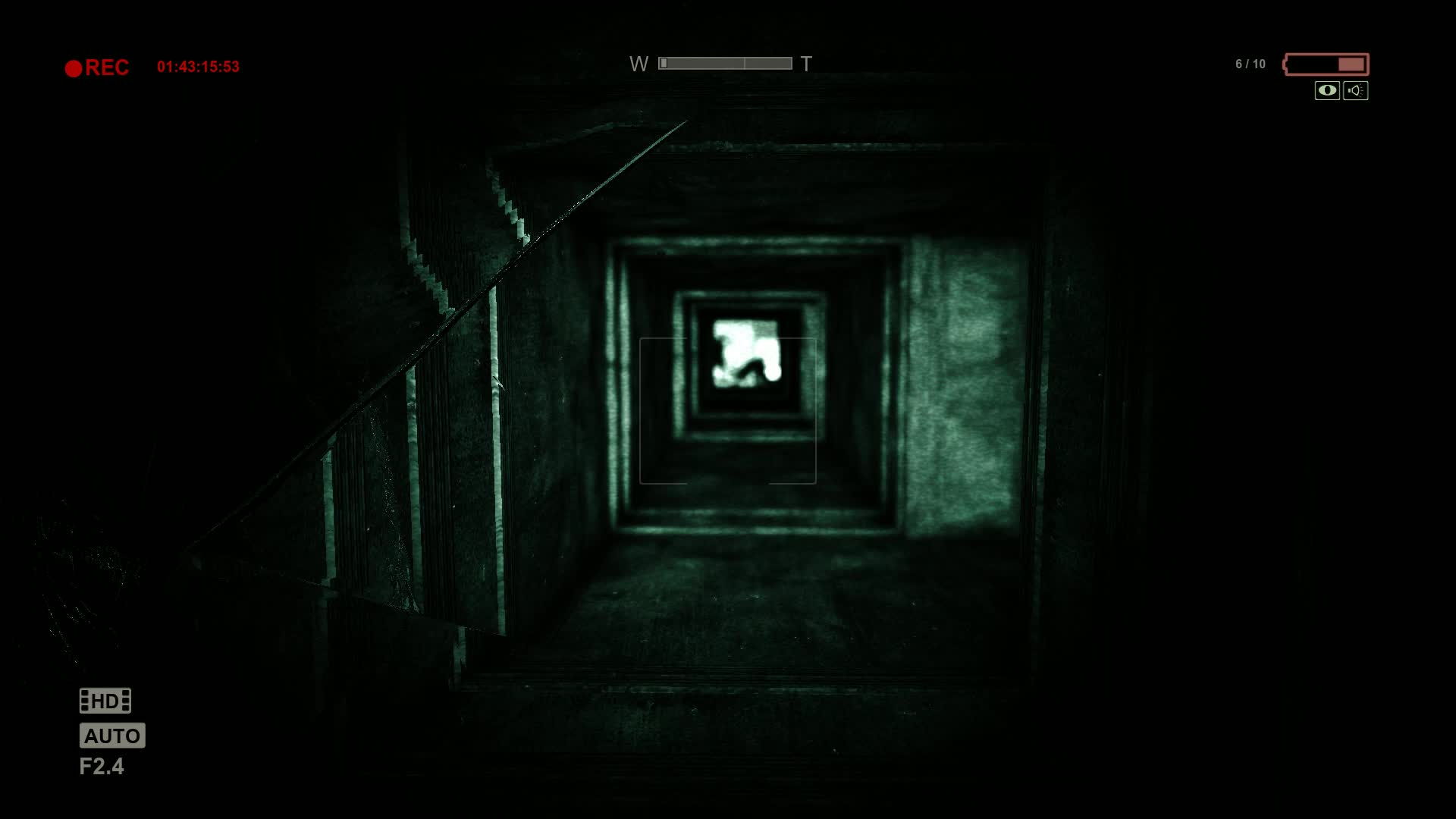Click the center autofocus bracket frame

[x=728, y=409]
